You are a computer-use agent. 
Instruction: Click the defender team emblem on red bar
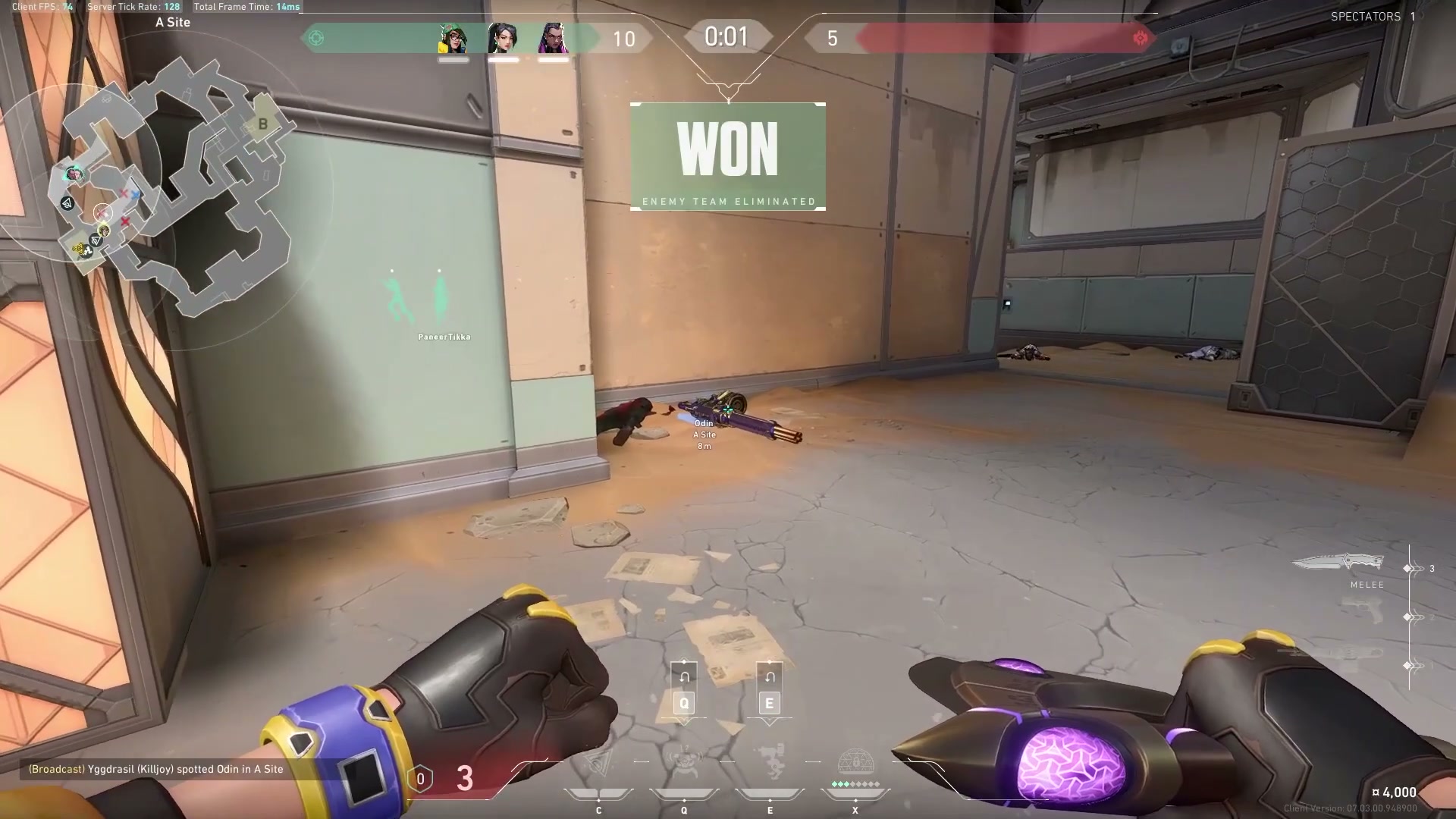coord(1140,38)
